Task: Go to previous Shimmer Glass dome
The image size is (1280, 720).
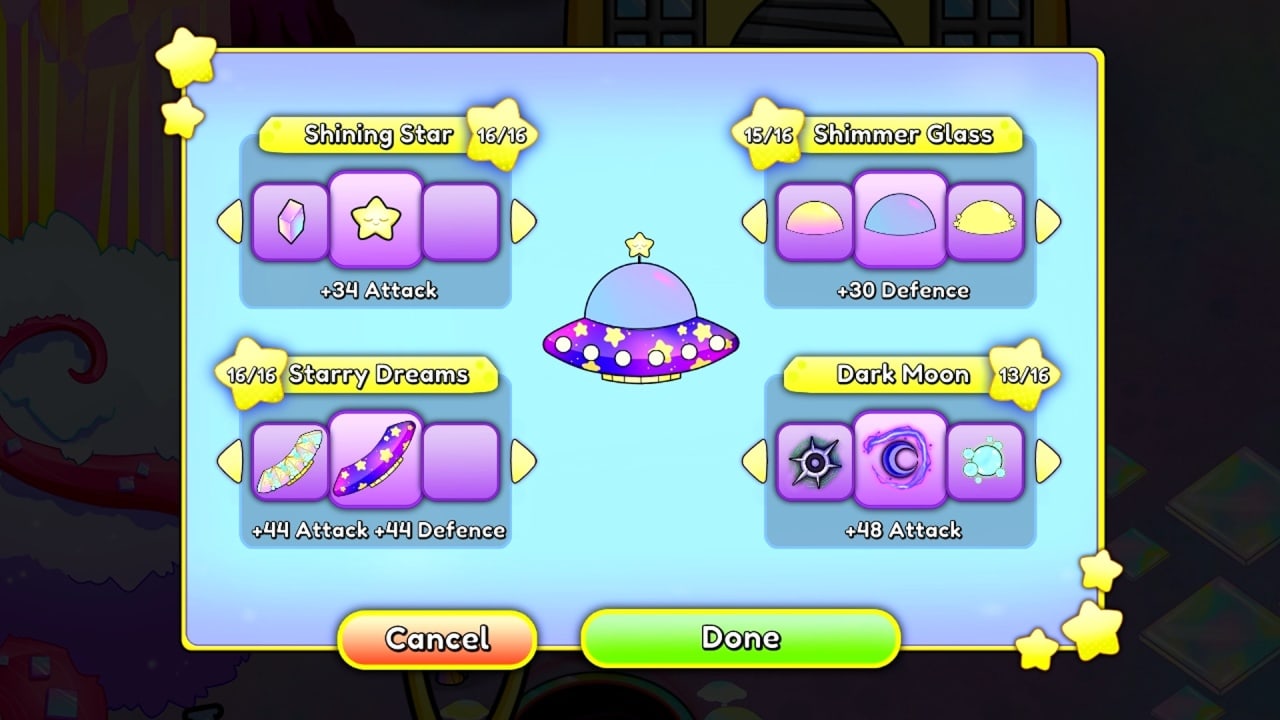Action: [754, 221]
